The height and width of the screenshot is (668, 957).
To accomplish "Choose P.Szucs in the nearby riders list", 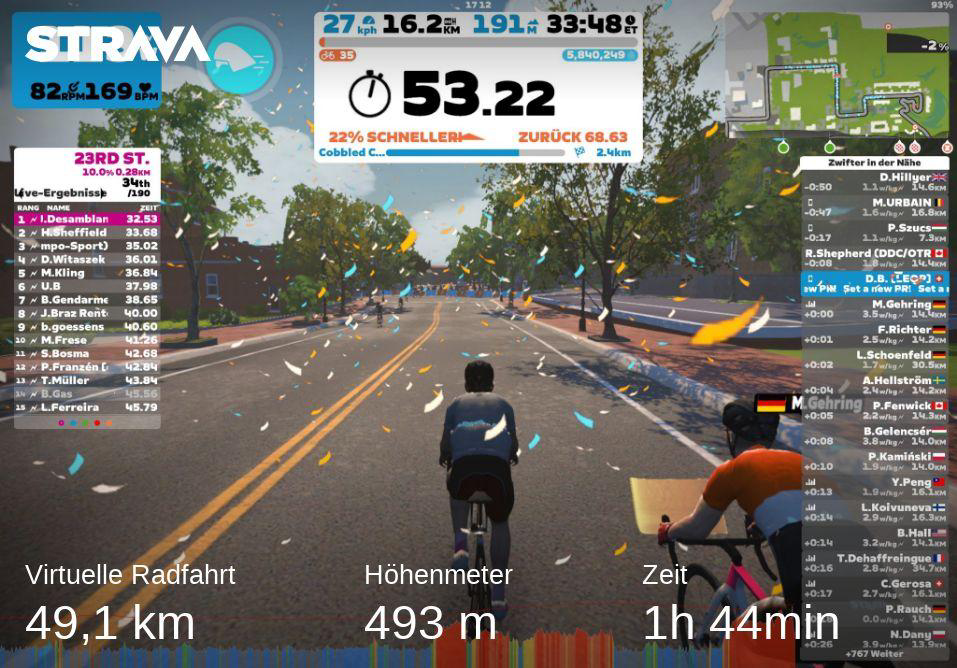I will [875, 233].
